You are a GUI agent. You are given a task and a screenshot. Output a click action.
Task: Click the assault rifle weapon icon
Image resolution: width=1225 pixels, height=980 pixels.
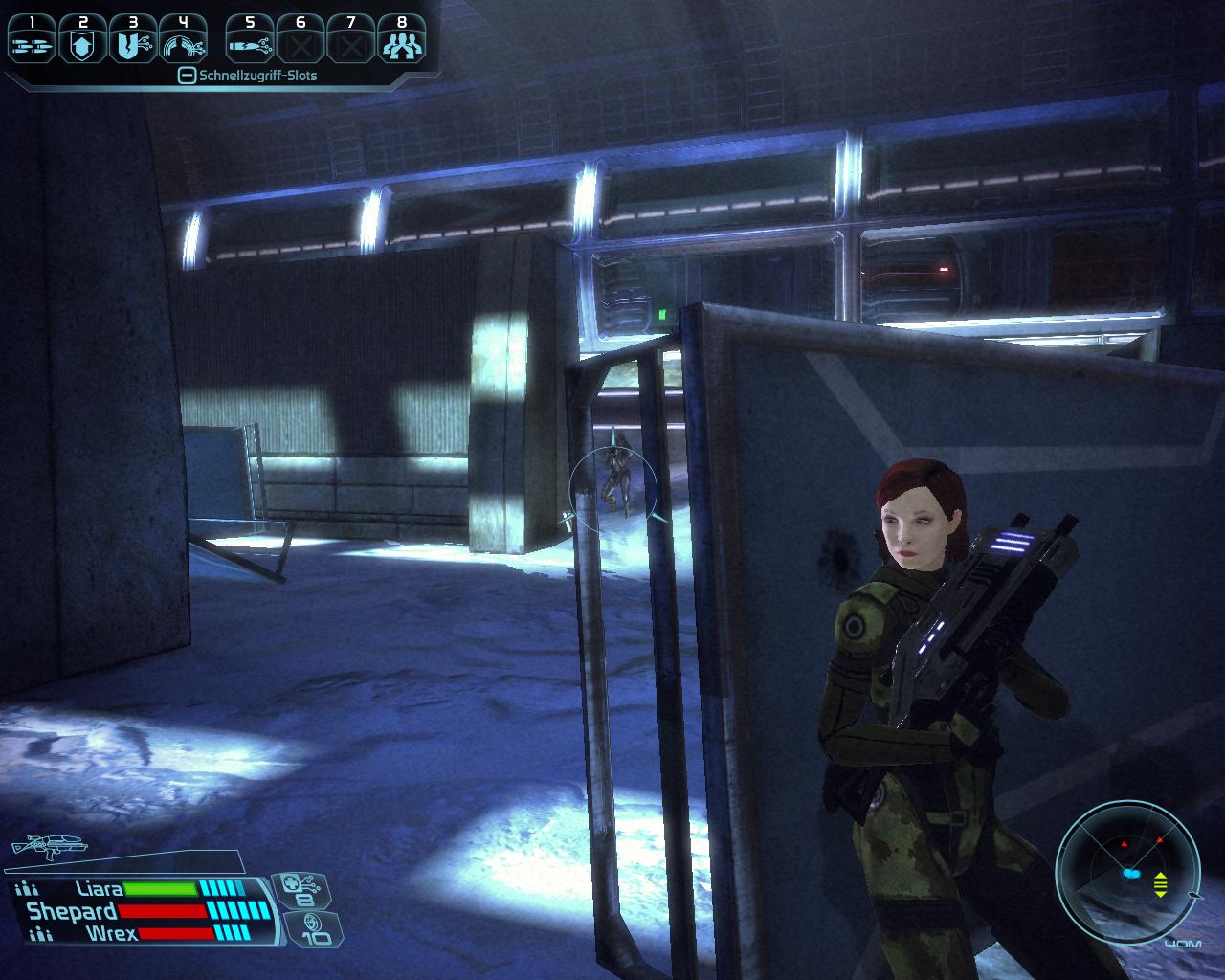[x=48, y=845]
